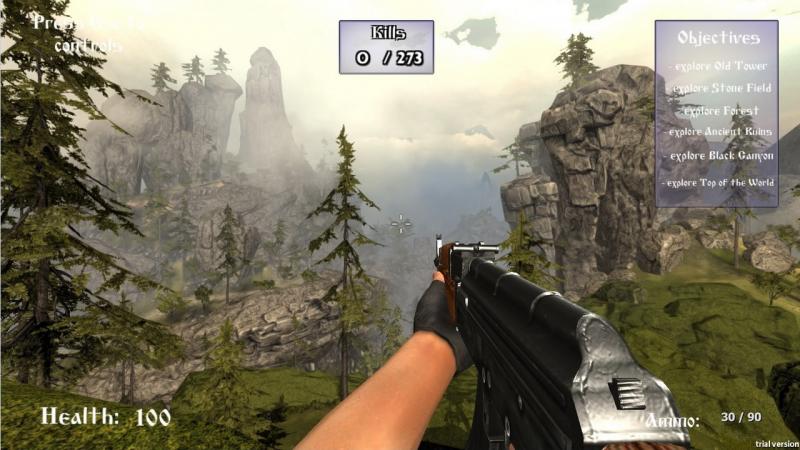The height and width of the screenshot is (450, 800).
Task: Open the Objectives panel header
Action: click(717, 38)
